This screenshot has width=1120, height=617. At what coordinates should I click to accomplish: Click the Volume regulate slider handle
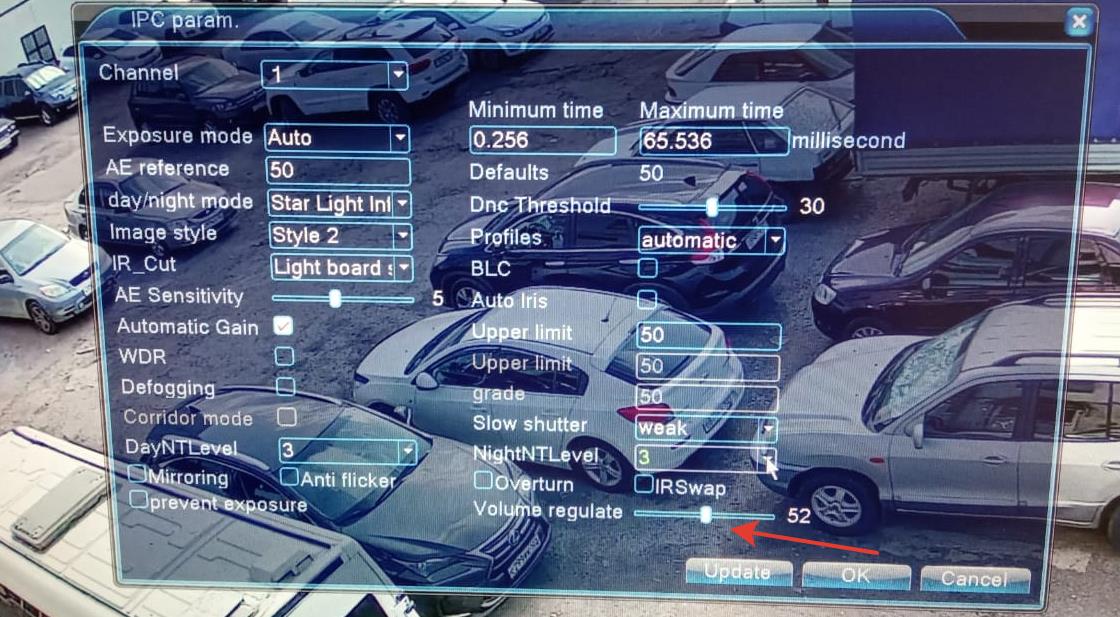706,515
